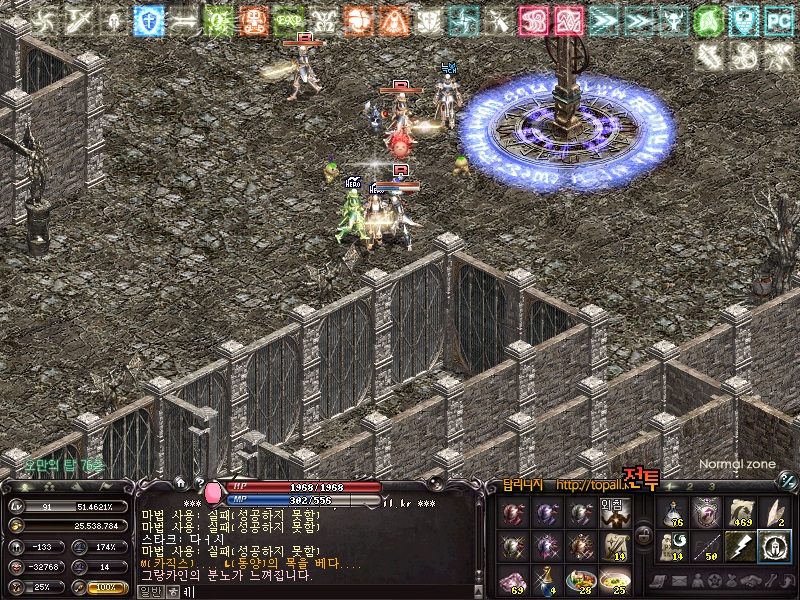Screen dimensions: 800x600
Task: Switch to quickslot page 3
Action: 710,486
